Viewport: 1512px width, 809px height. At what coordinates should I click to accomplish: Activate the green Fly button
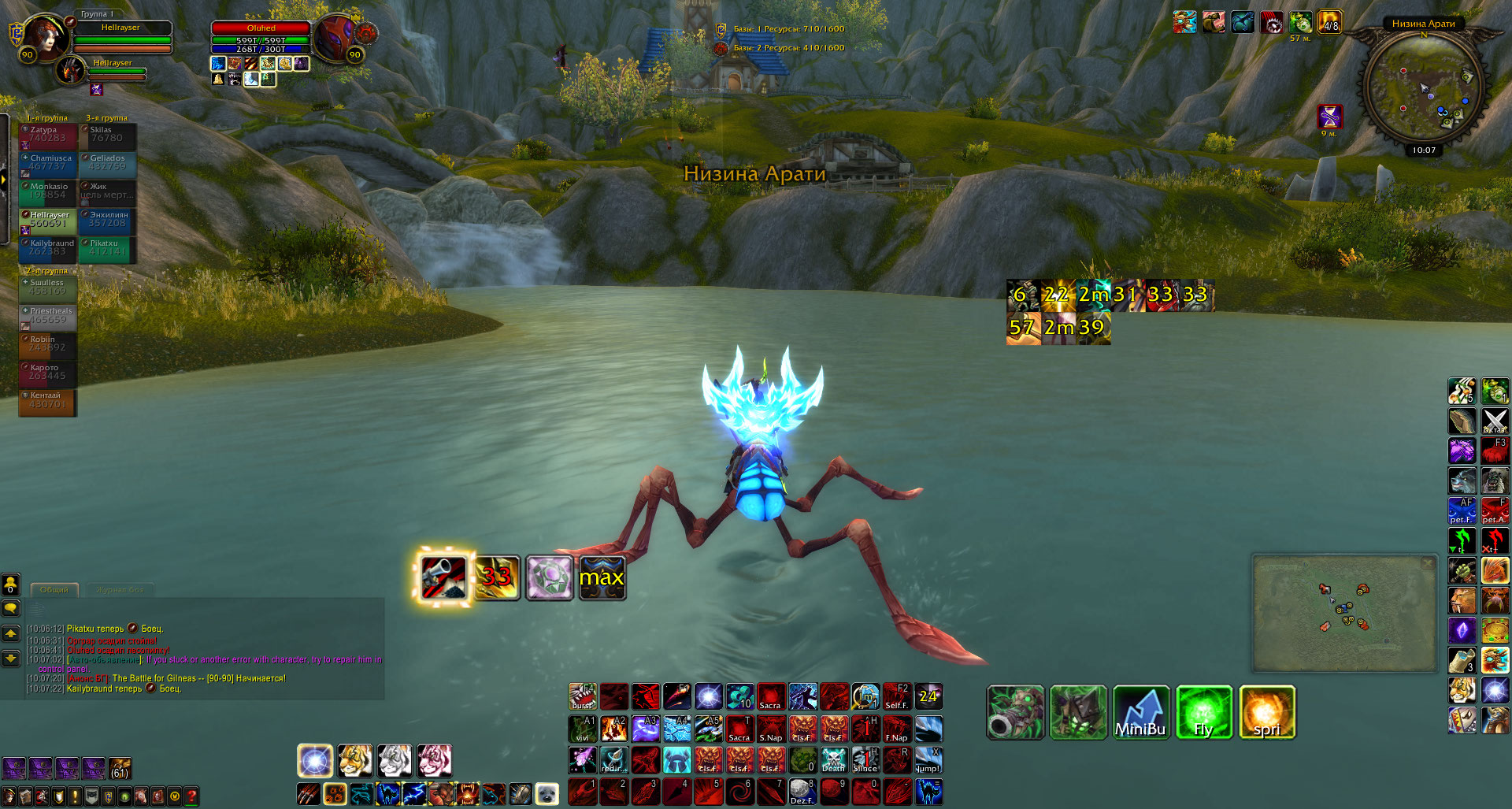(x=1203, y=712)
